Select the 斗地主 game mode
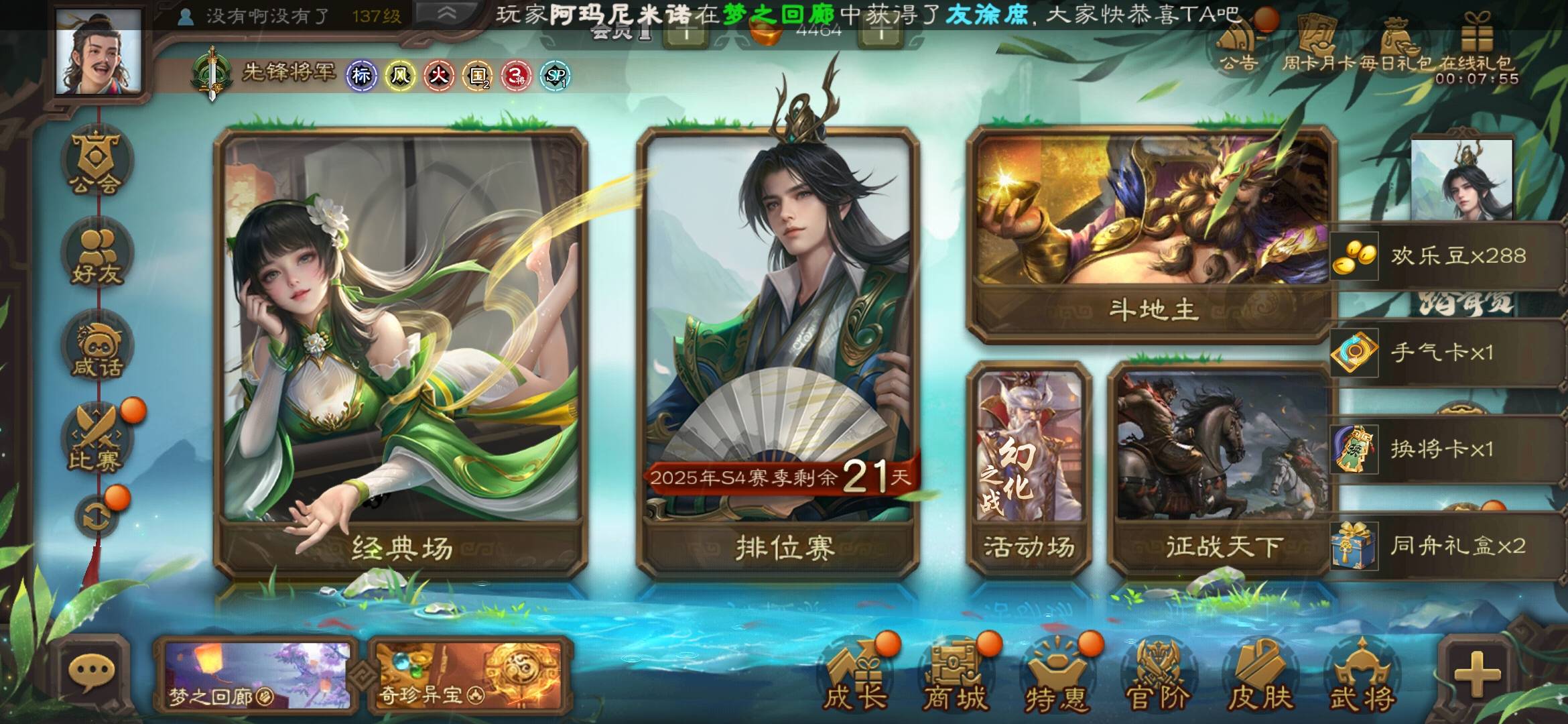1568x724 pixels. (1150, 235)
